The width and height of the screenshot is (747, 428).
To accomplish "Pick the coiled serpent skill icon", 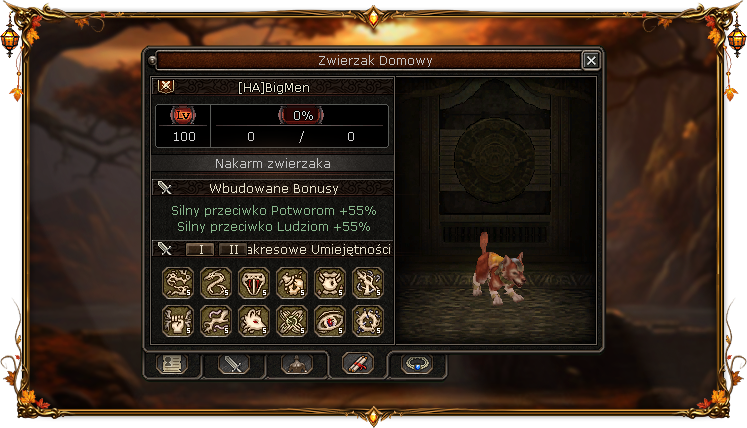I will pyautogui.click(x=215, y=283).
